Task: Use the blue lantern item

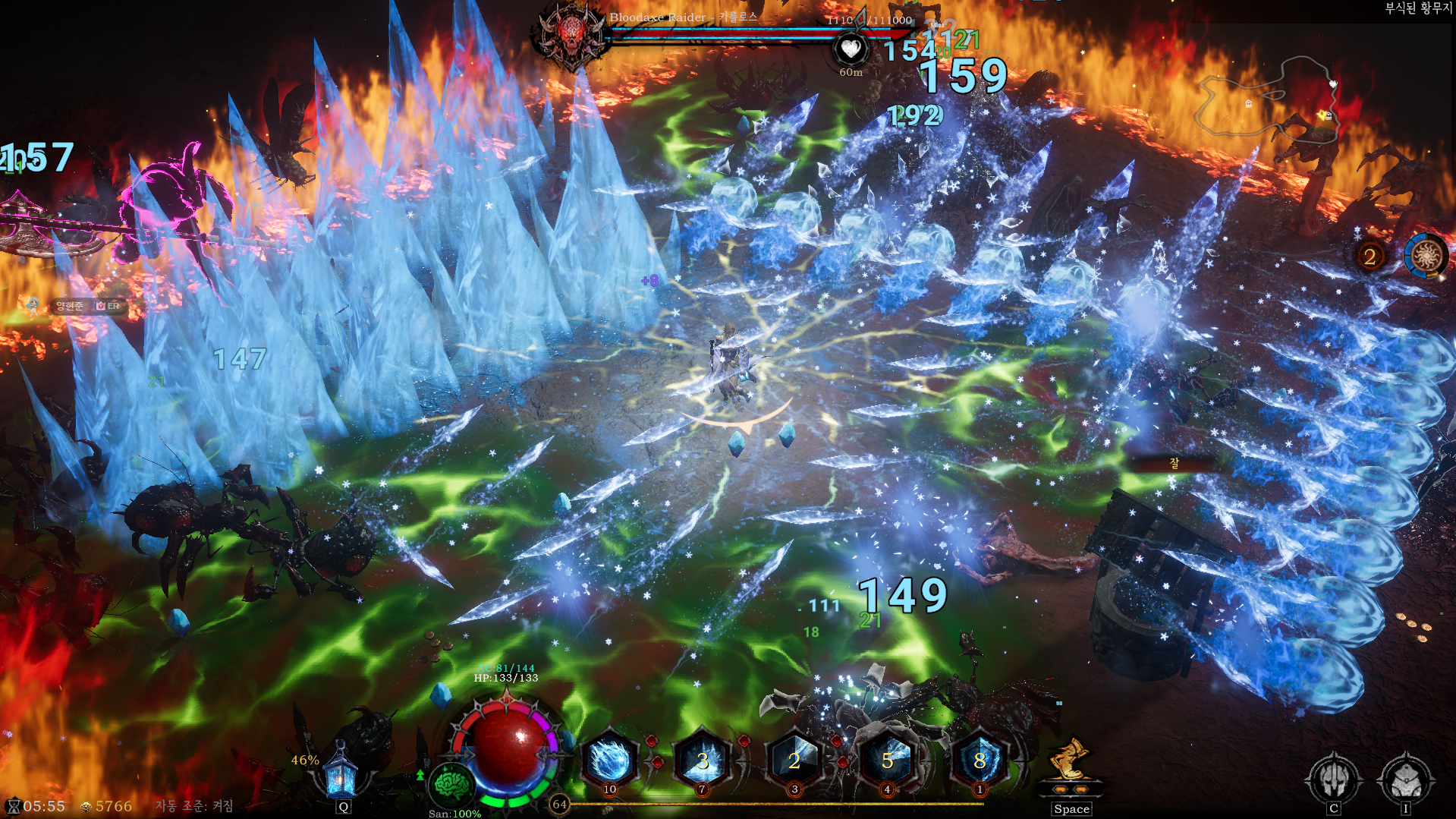Action: (341, 772)
